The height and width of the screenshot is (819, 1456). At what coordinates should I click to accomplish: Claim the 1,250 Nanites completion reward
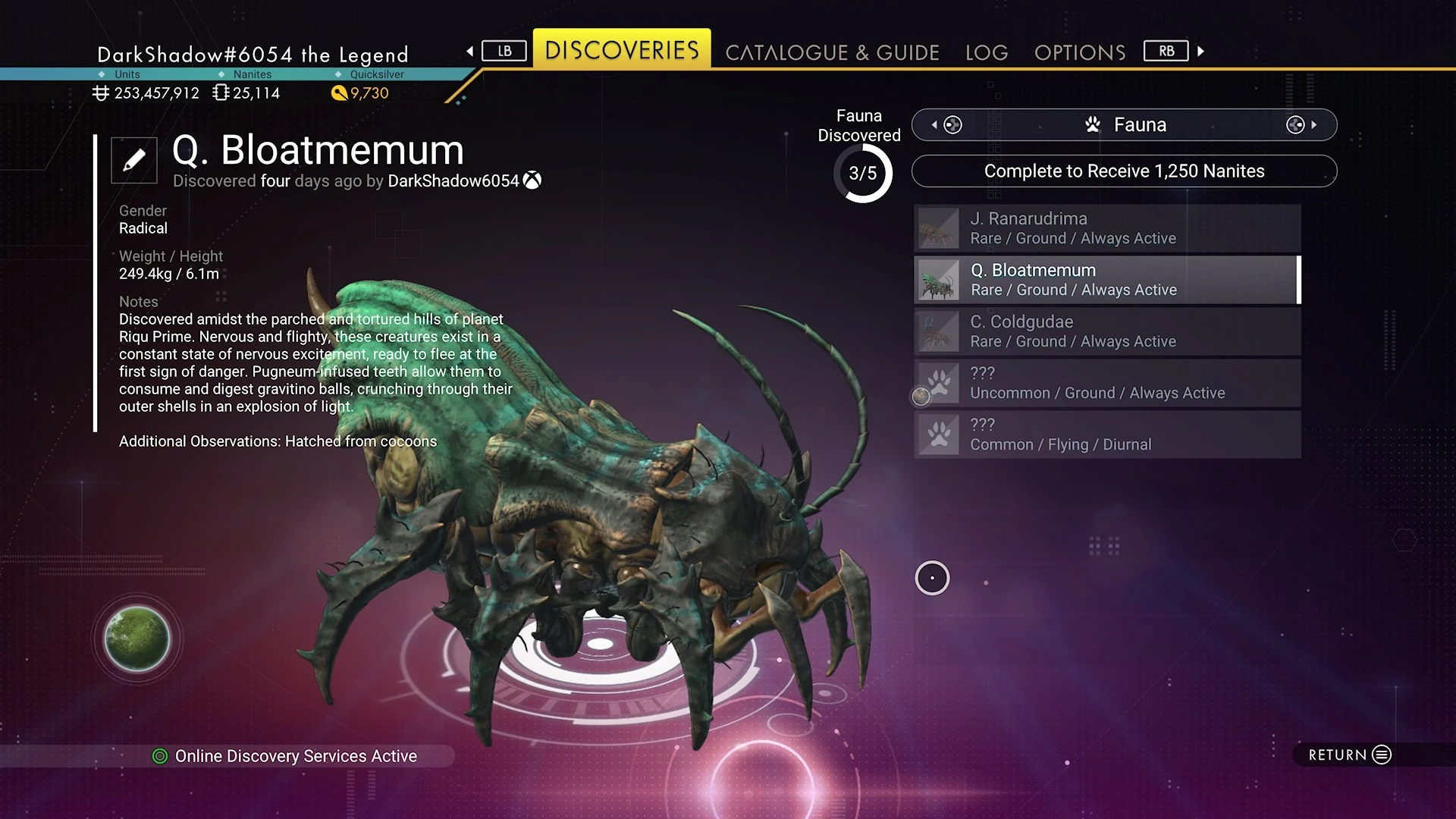[x=1124, y=171]
